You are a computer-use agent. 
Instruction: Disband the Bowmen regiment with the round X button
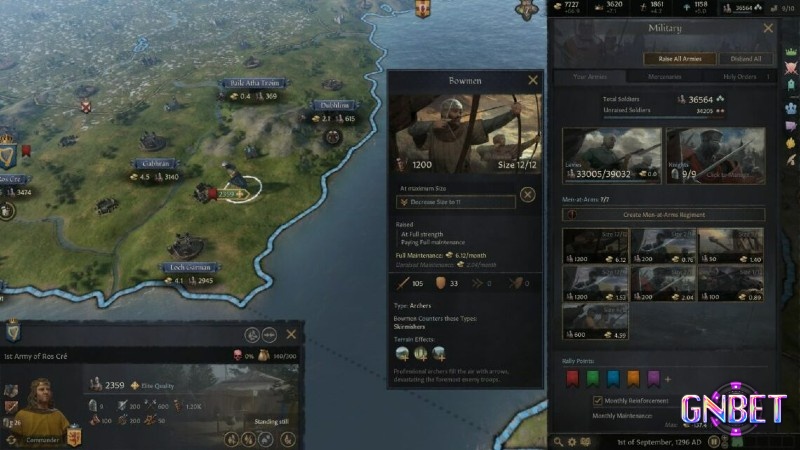tap(528, 195)
